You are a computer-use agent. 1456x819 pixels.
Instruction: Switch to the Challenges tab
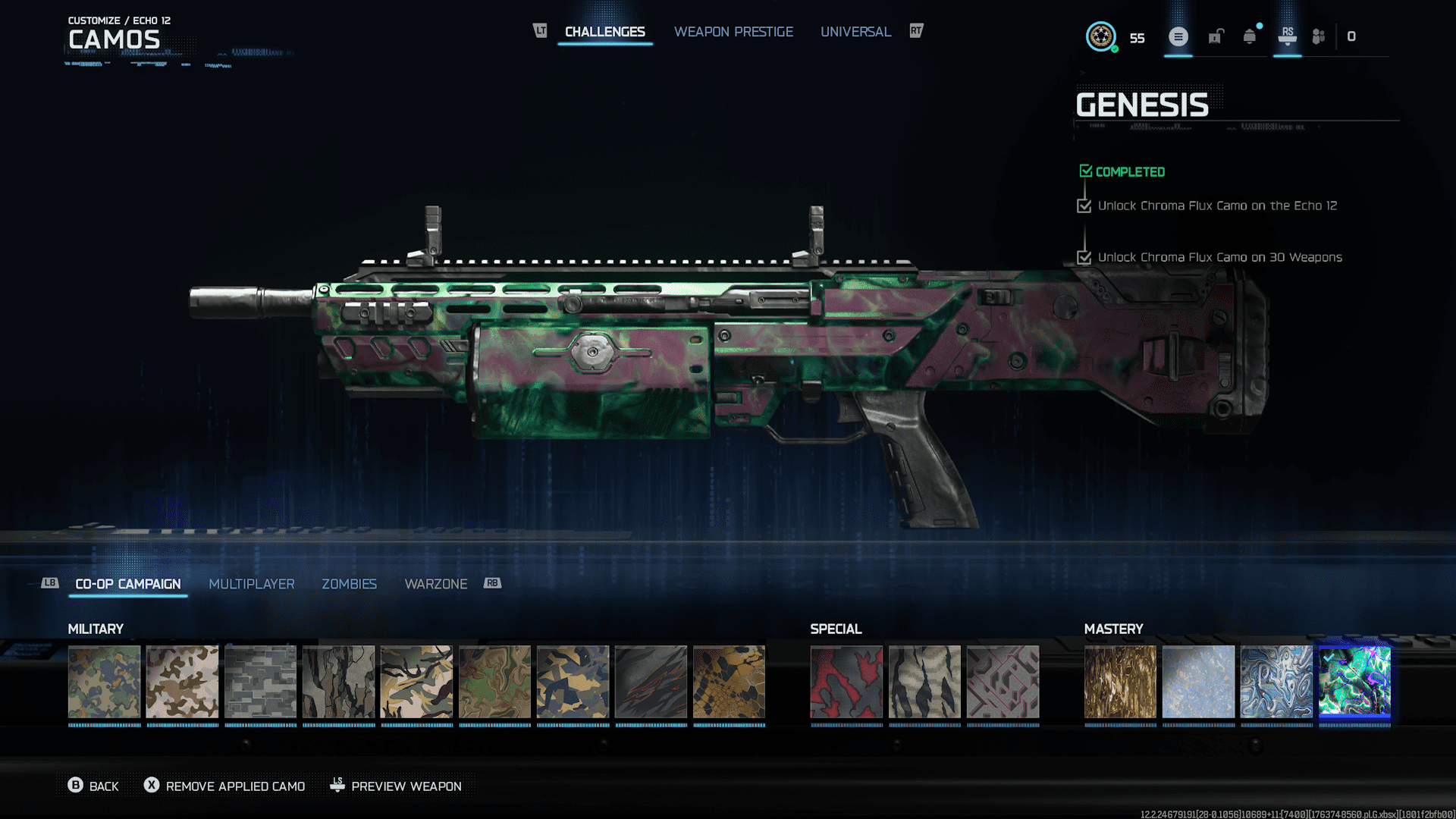[x=604, y=32]
